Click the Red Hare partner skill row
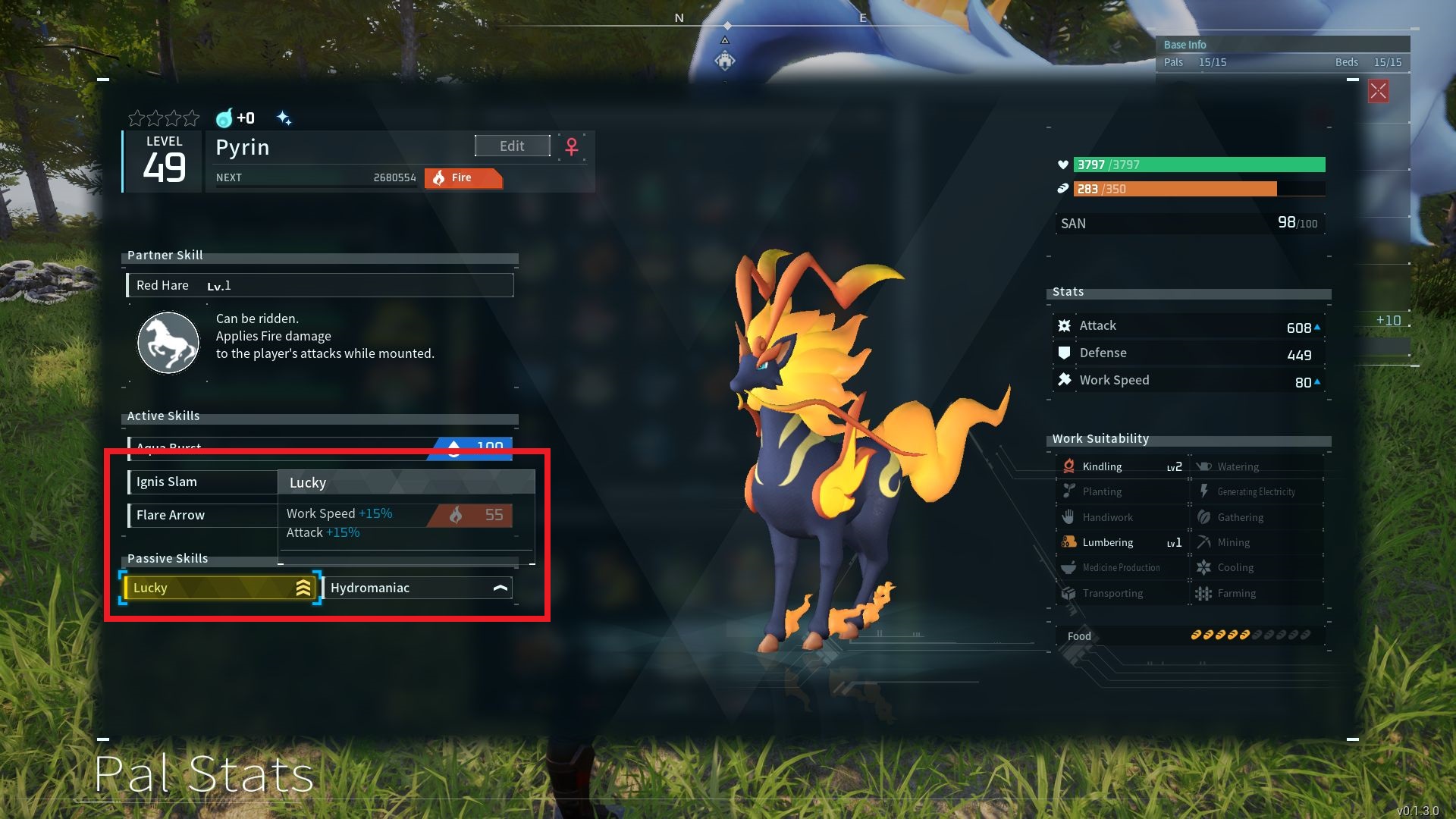Image resolution: width=1456 pixels, height=819 pixels. 319,285
